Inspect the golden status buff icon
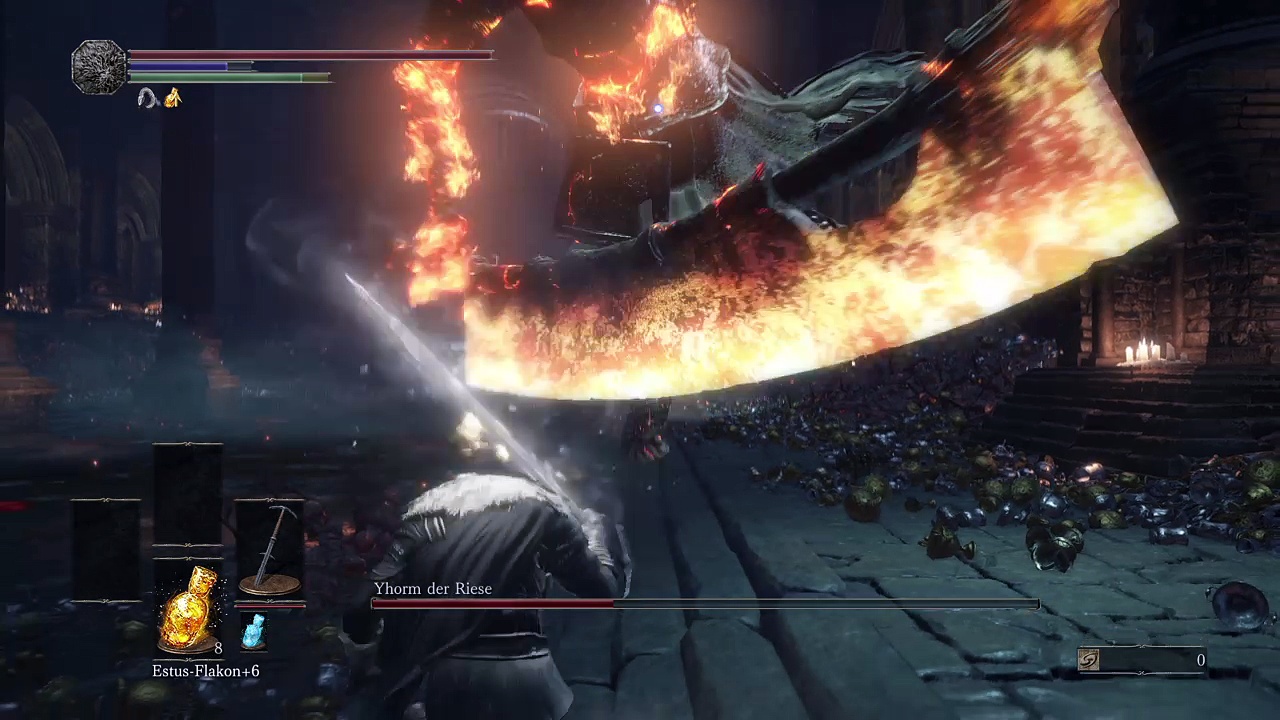This screenshot has width=1280, height=720. [173, 98]
